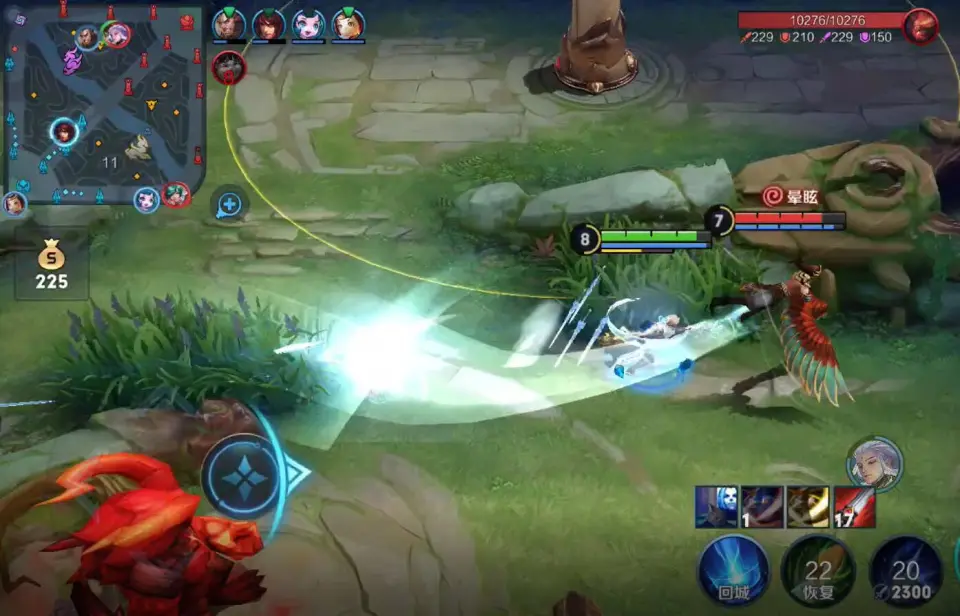Select the 2300 cooldown summoner skill
Image resolution: width=960 pixels, height=616 pixels.
pos(905,571)
